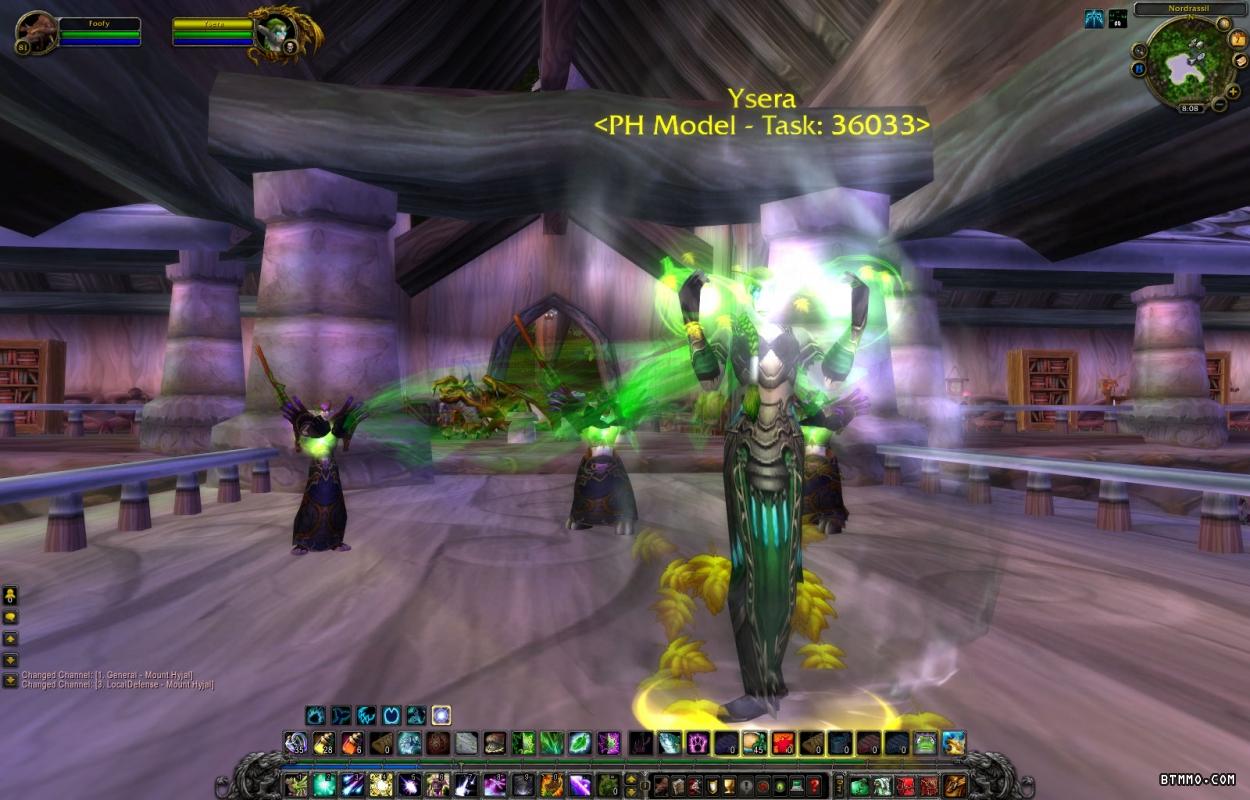Zoom in the minimap with plus button
Image resolution: width=1250 pixels, height=800 pixels.
tap(1233, 91)
